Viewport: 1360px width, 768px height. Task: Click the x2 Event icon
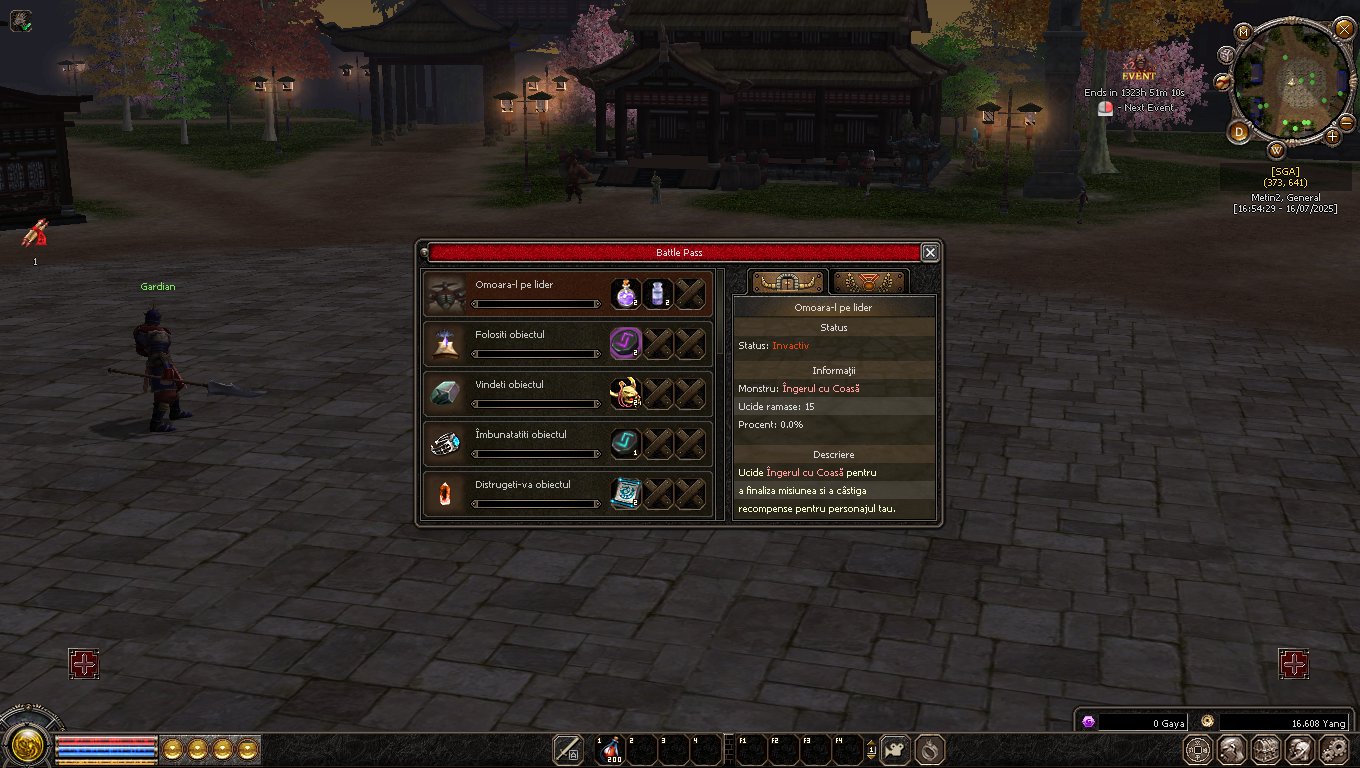click(1137, 70)
